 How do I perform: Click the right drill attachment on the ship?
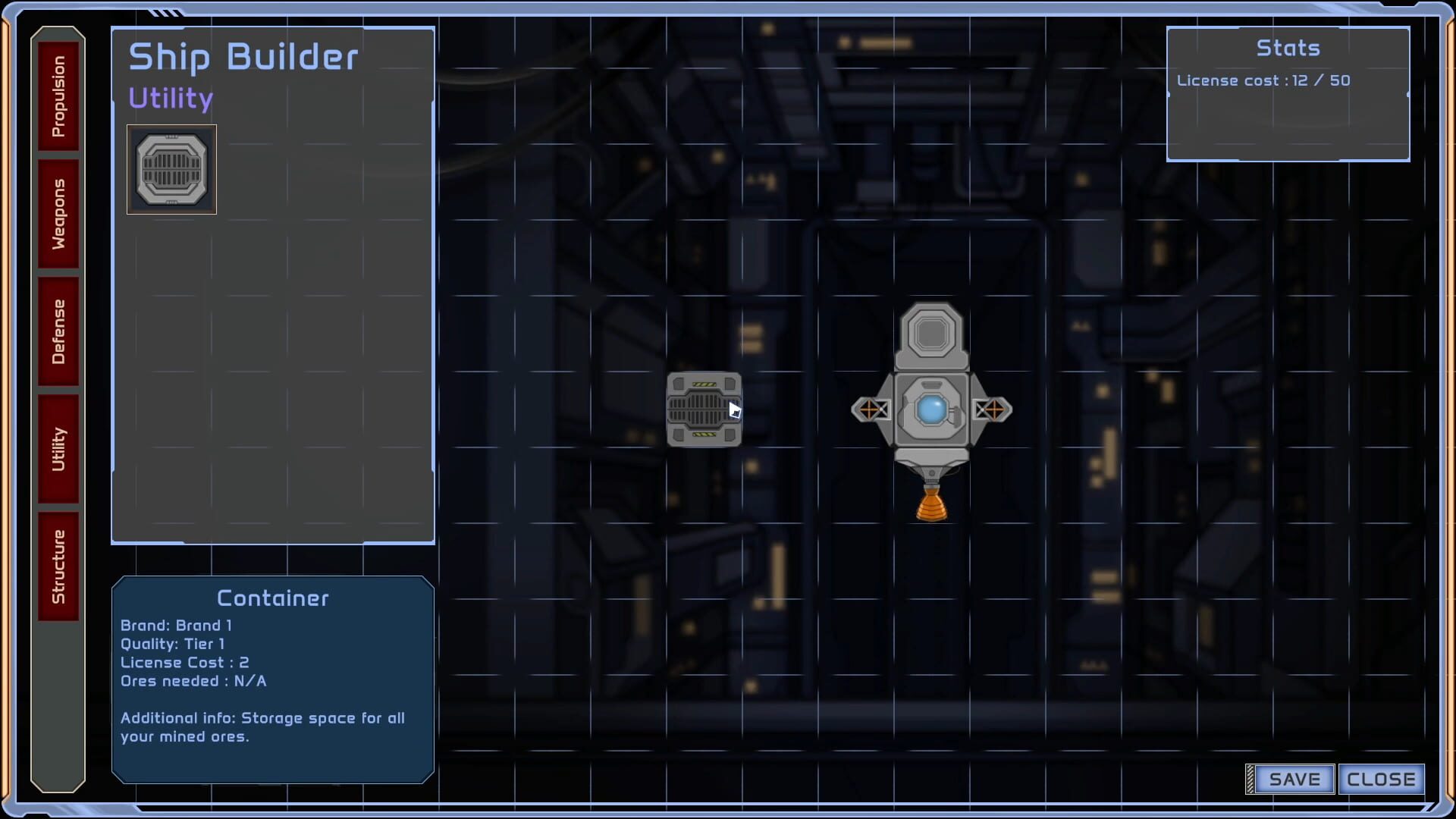[x=993, y=409]
